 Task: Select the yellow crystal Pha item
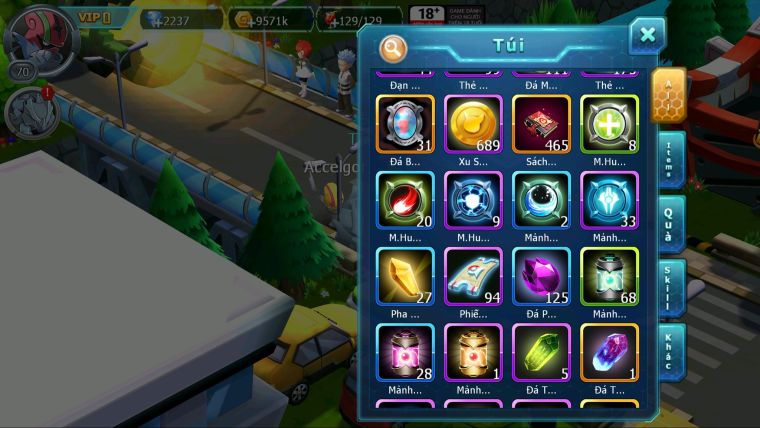coord(405,276)
